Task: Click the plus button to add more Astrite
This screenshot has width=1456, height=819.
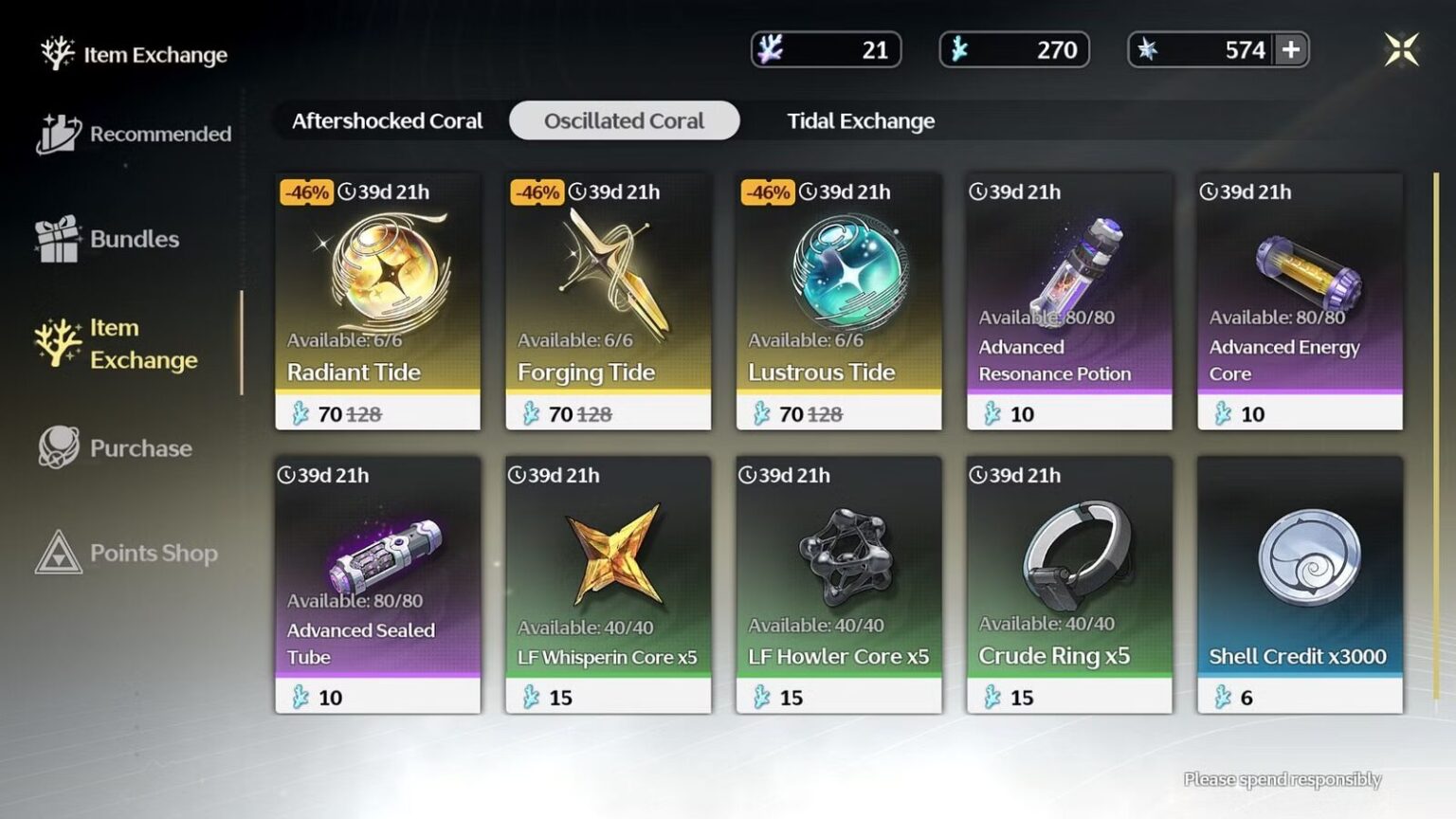Action: pyautogui.click(x=1292, y=49)
